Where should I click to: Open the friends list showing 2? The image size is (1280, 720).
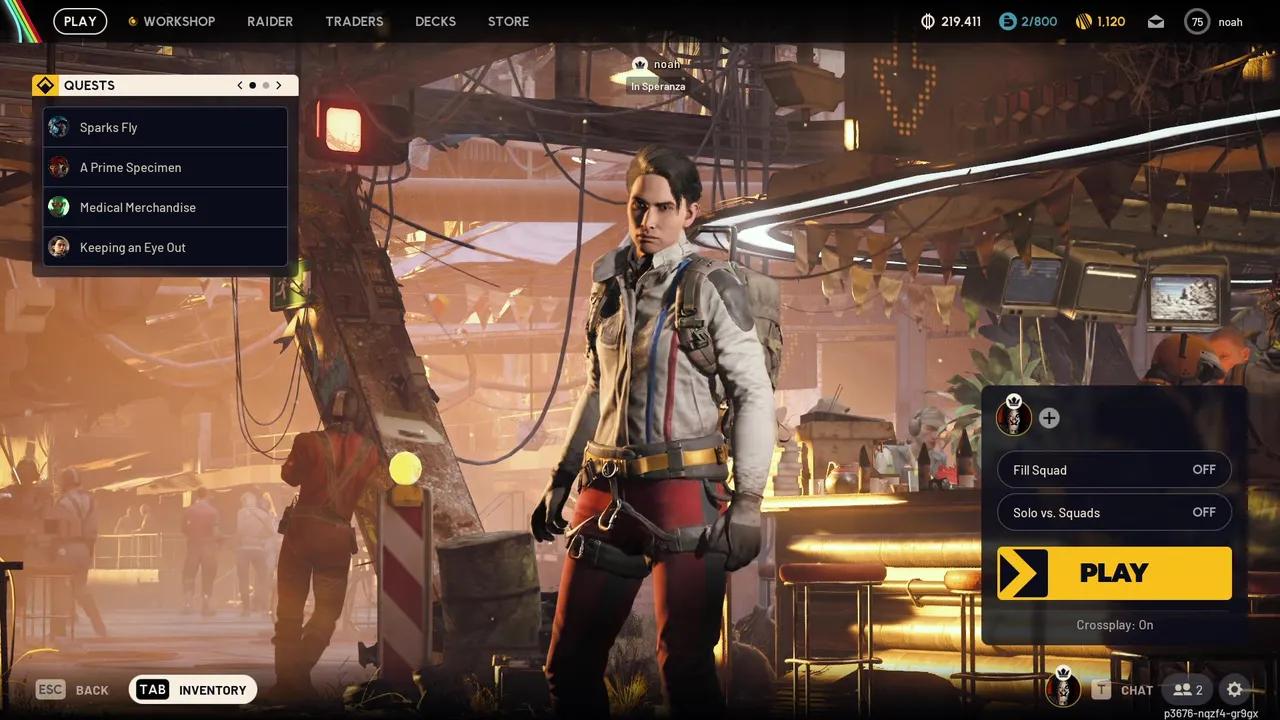1188,689
